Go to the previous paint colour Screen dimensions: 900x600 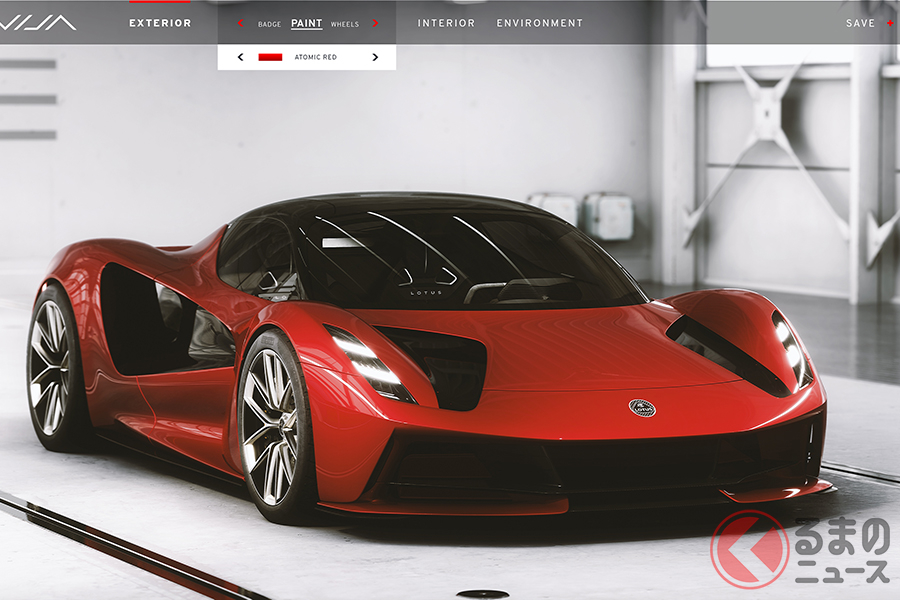coord(240,58)
